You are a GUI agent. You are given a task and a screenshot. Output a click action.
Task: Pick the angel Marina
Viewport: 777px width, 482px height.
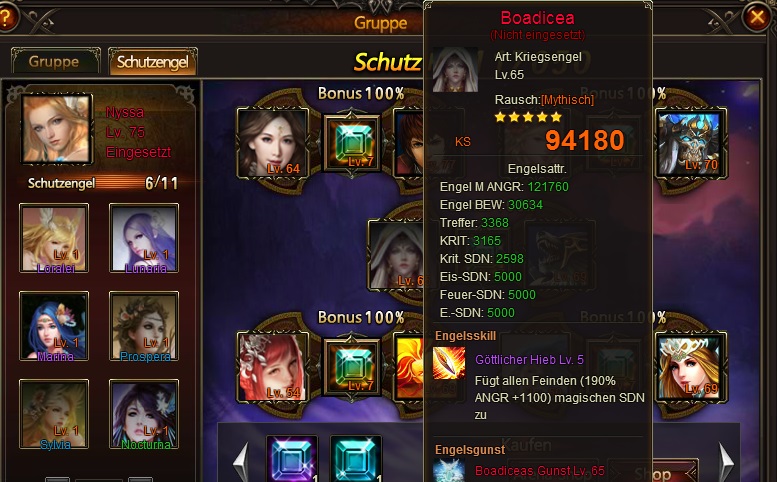(x=54, y=326)
